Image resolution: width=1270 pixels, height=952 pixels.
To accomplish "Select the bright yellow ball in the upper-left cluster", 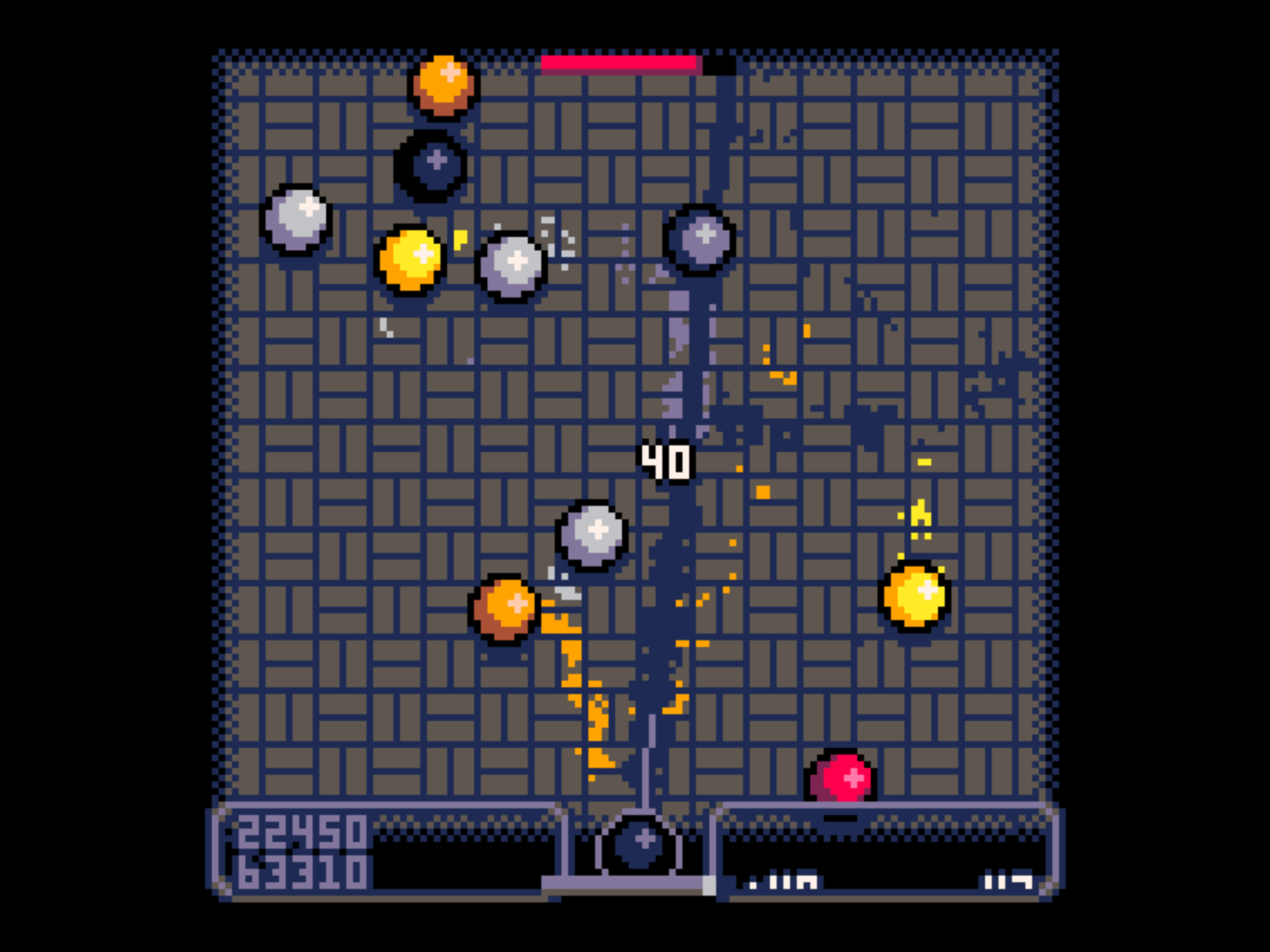I will pos(414,259).
